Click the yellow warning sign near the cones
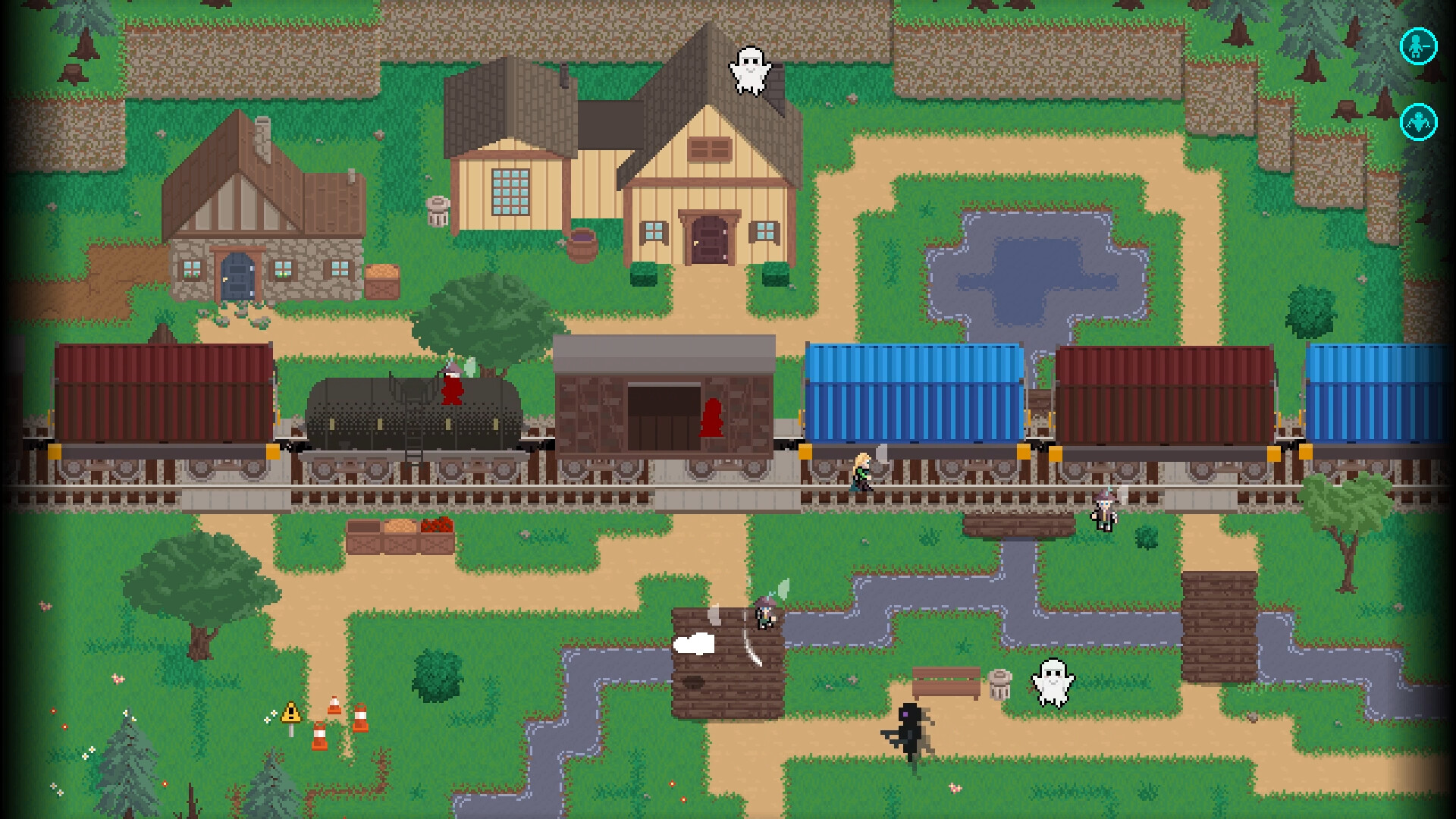 click(x=290, y=711)
